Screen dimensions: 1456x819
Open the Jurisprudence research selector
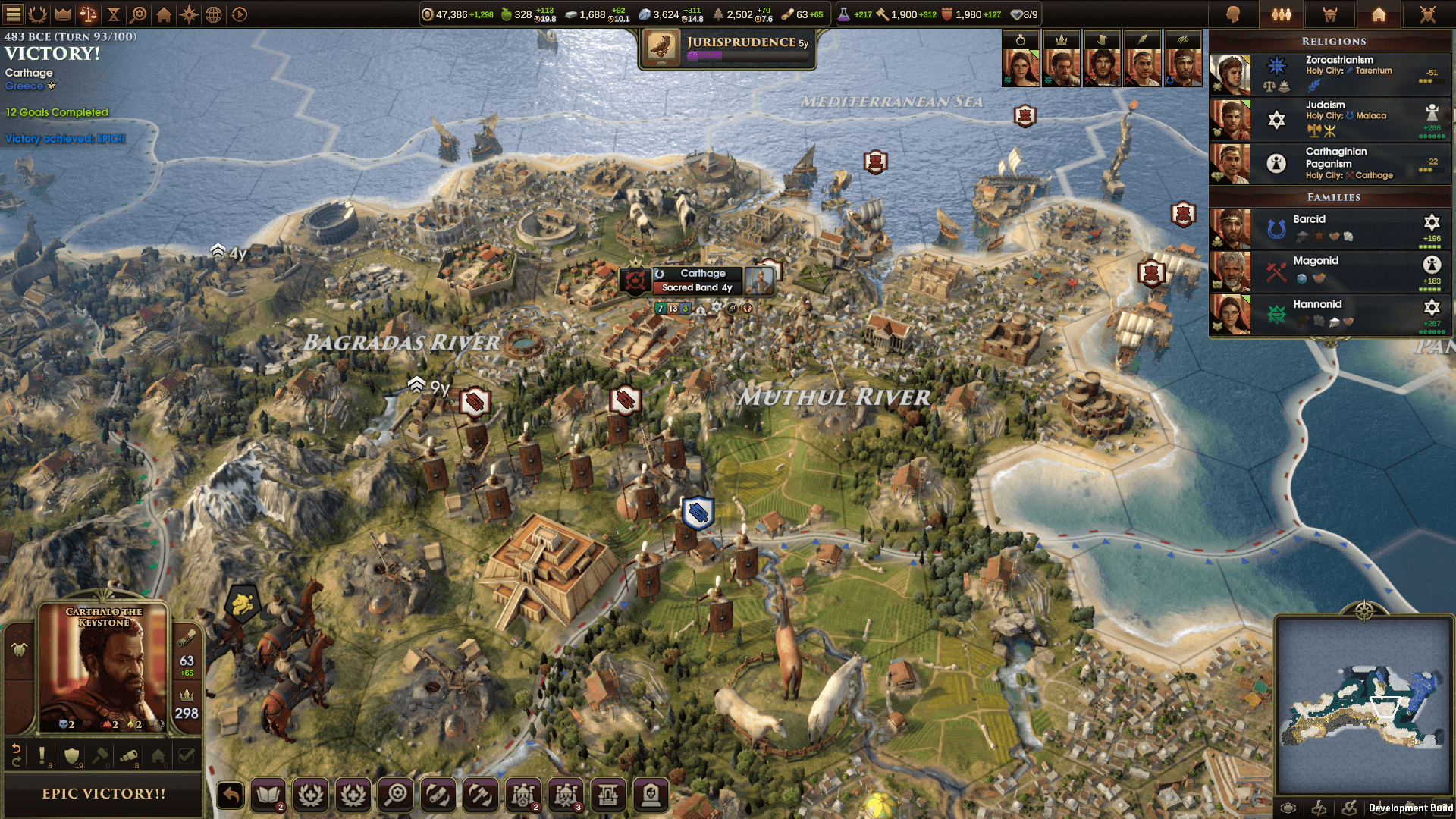[x=728, y=47]
